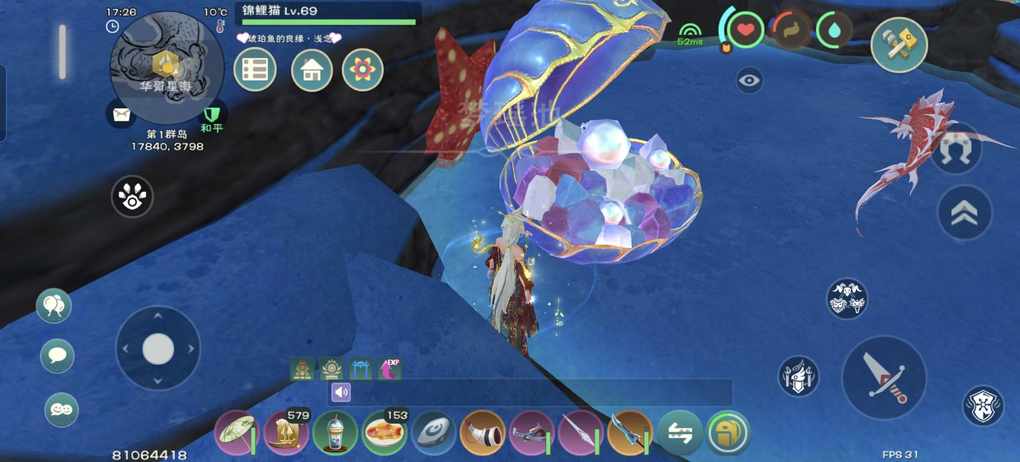Open the flower icon menu
1020x462 pixels.
(x=363, y=70)
